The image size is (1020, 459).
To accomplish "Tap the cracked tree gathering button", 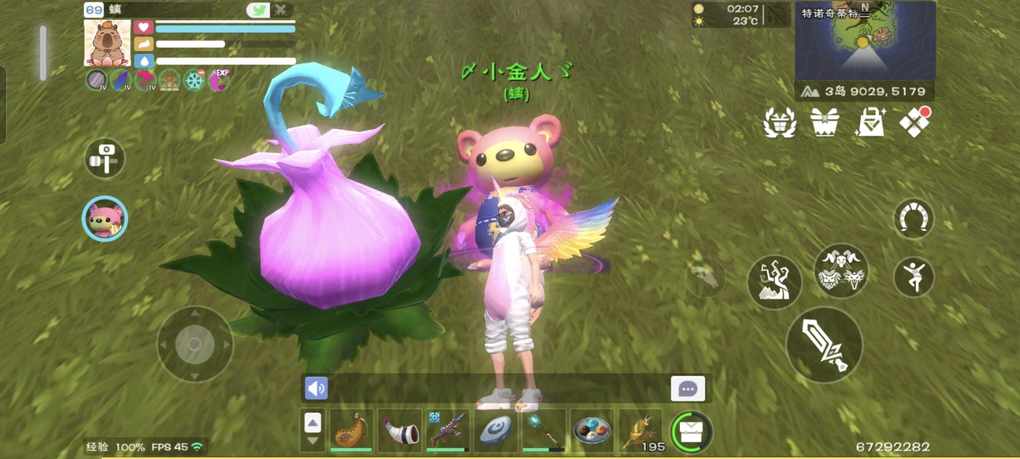I will (775, 281).
